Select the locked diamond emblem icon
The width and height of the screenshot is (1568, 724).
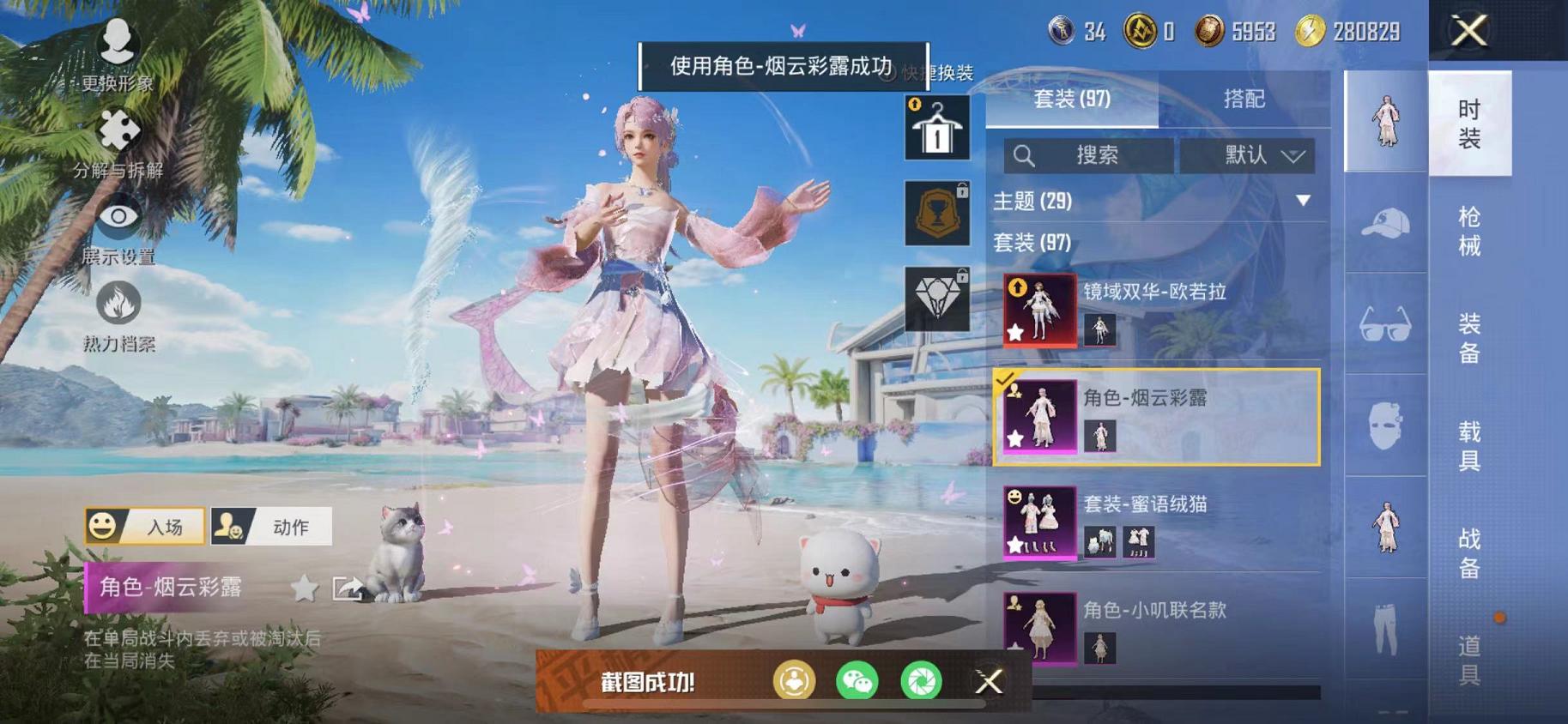click(935, 298)
